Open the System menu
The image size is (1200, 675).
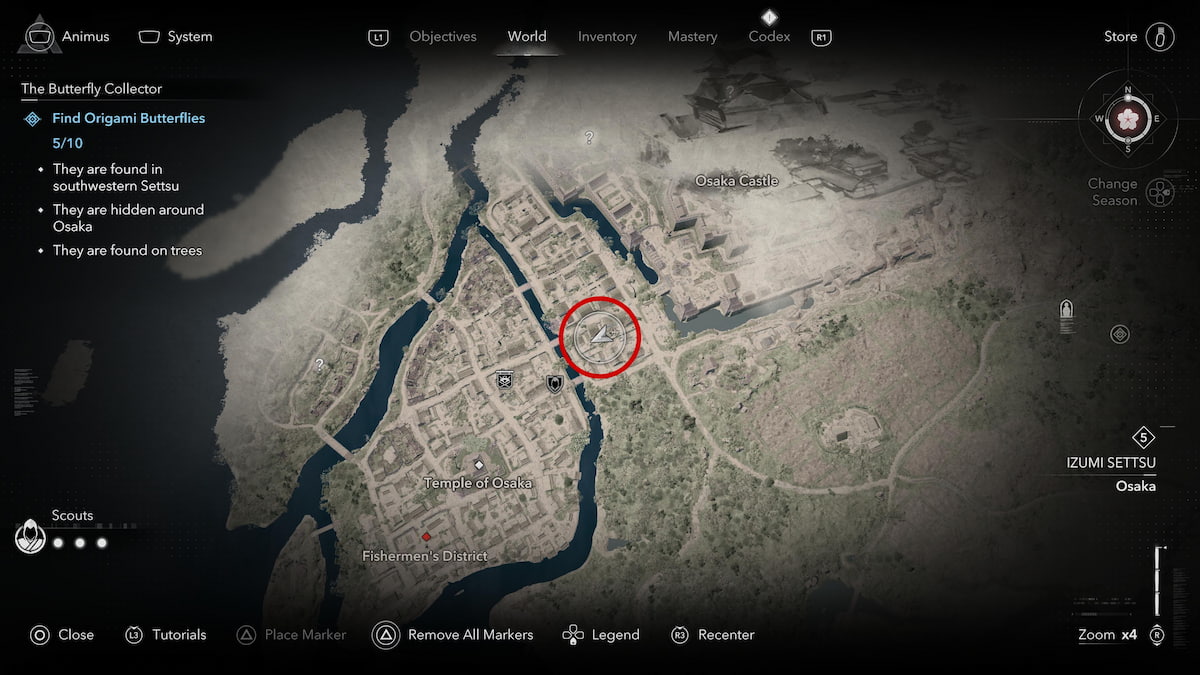point(176,37)
